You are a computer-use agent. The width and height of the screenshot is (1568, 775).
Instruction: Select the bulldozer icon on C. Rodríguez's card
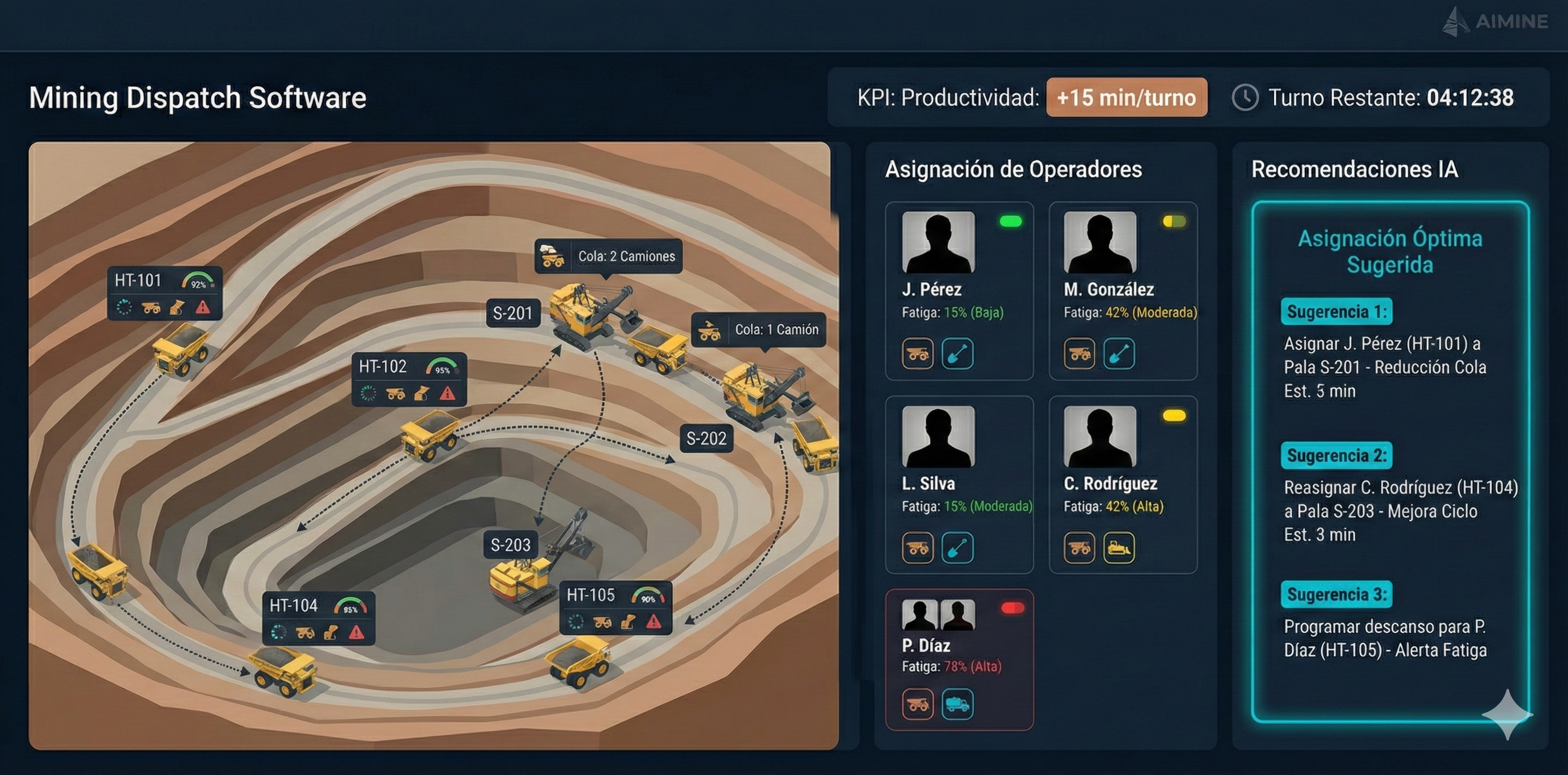click(1119, 547)
